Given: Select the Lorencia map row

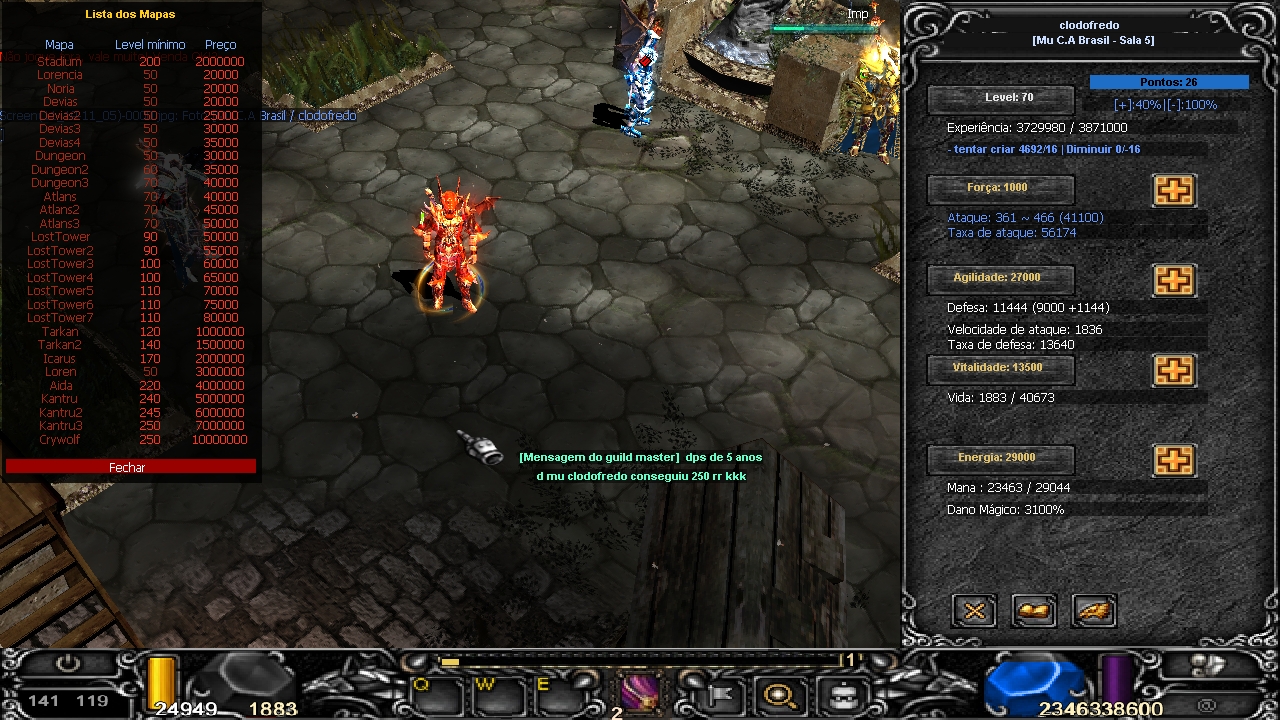Looking at the screenshot, I should pyautogui.click(x=60, y=75).
